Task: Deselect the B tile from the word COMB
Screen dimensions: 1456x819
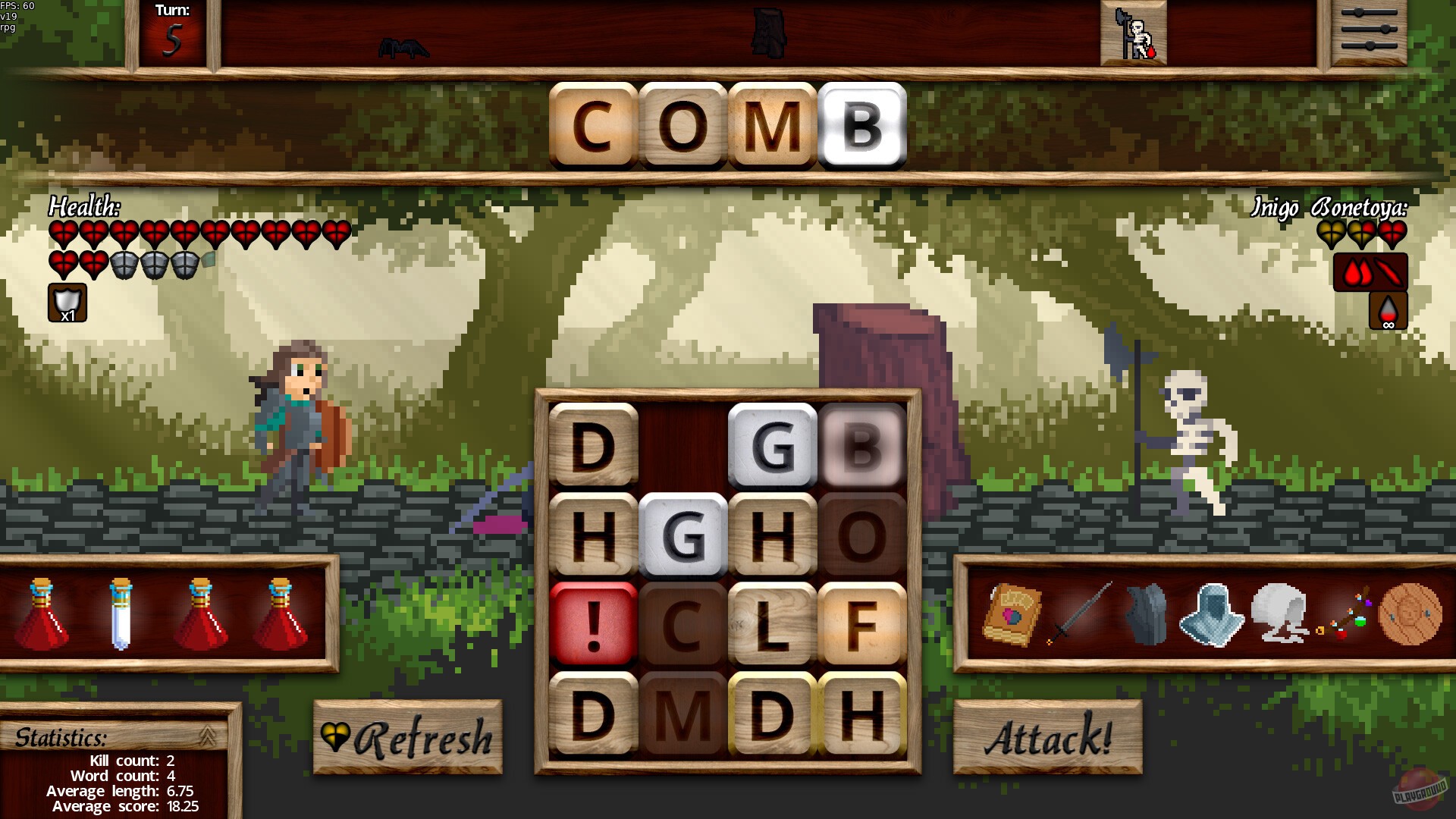Action: [x=863, y=126]
